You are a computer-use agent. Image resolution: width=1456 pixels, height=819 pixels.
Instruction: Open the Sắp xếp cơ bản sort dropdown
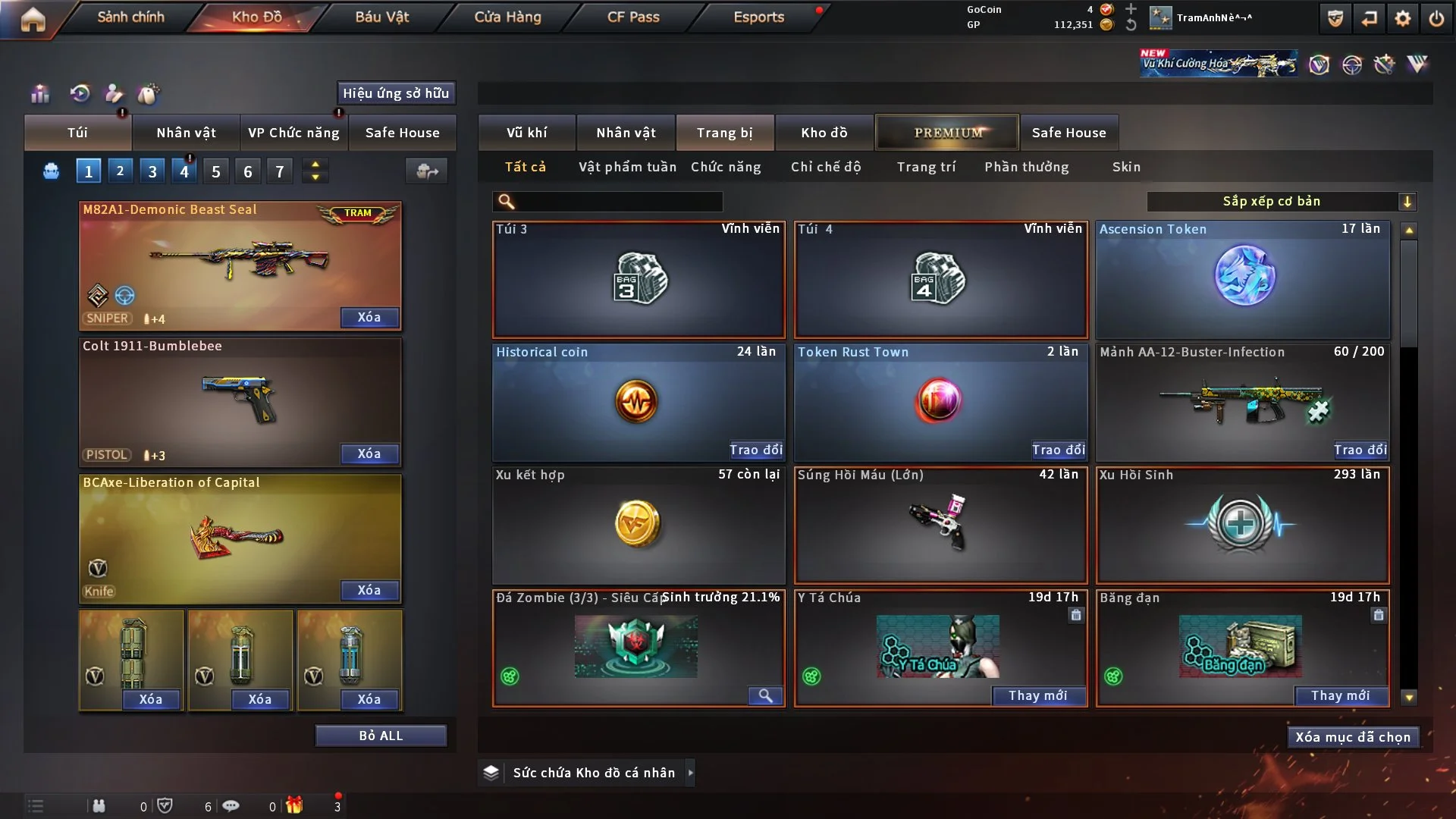tap(1281, 201)
